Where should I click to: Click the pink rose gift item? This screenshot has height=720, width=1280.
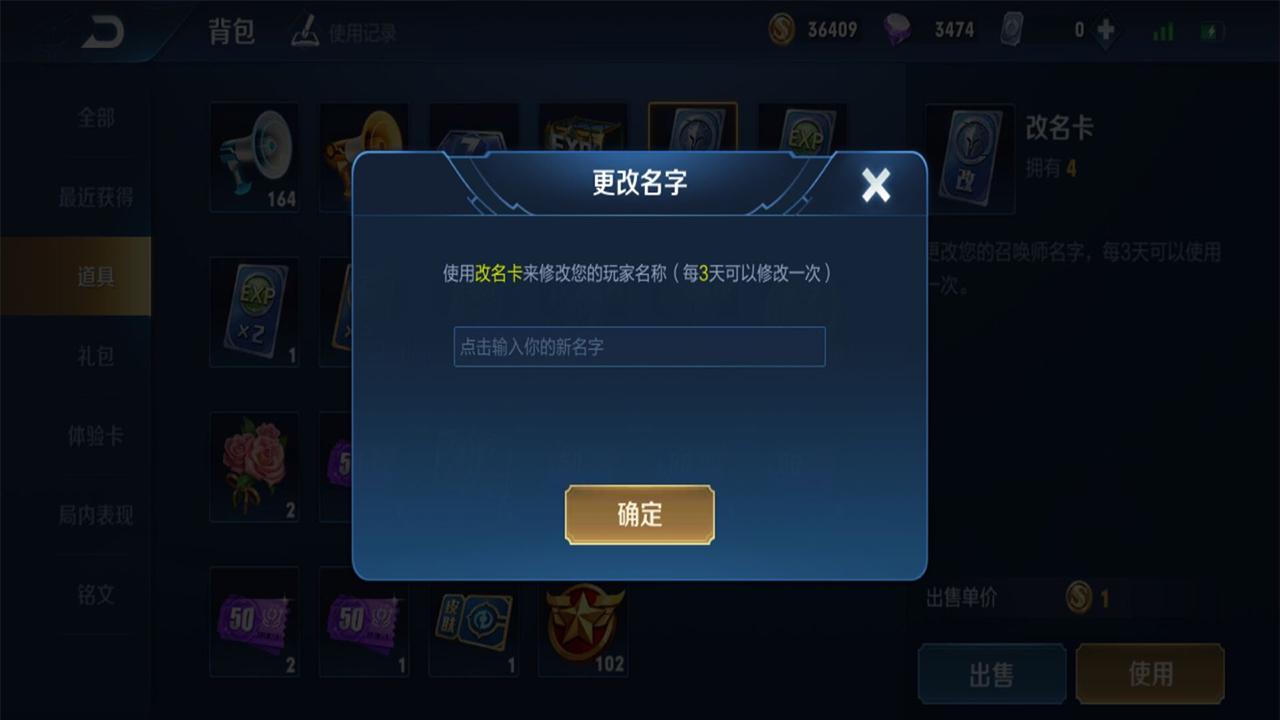pos(254,465)
